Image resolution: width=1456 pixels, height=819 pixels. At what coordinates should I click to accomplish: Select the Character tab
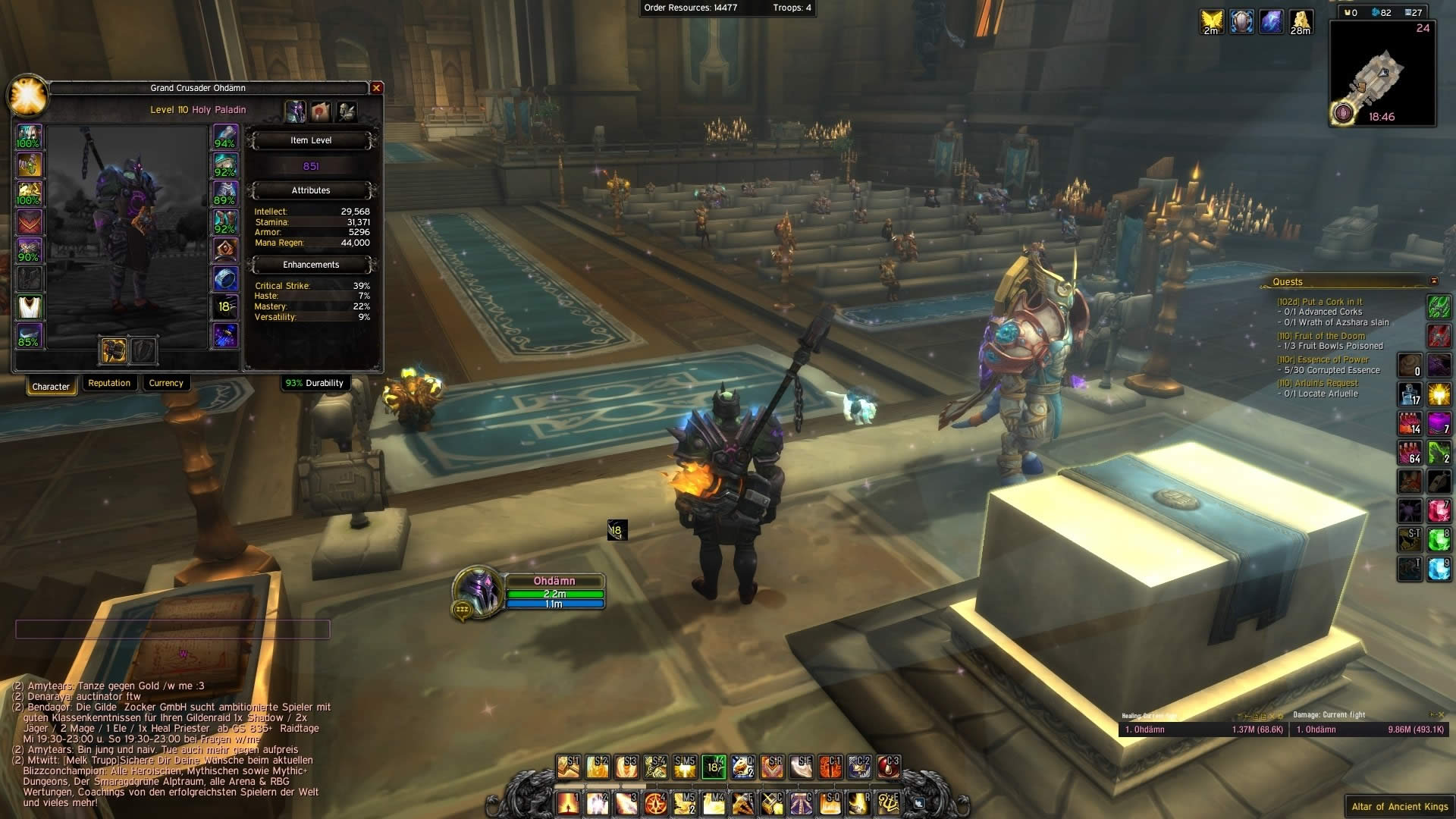51,386
